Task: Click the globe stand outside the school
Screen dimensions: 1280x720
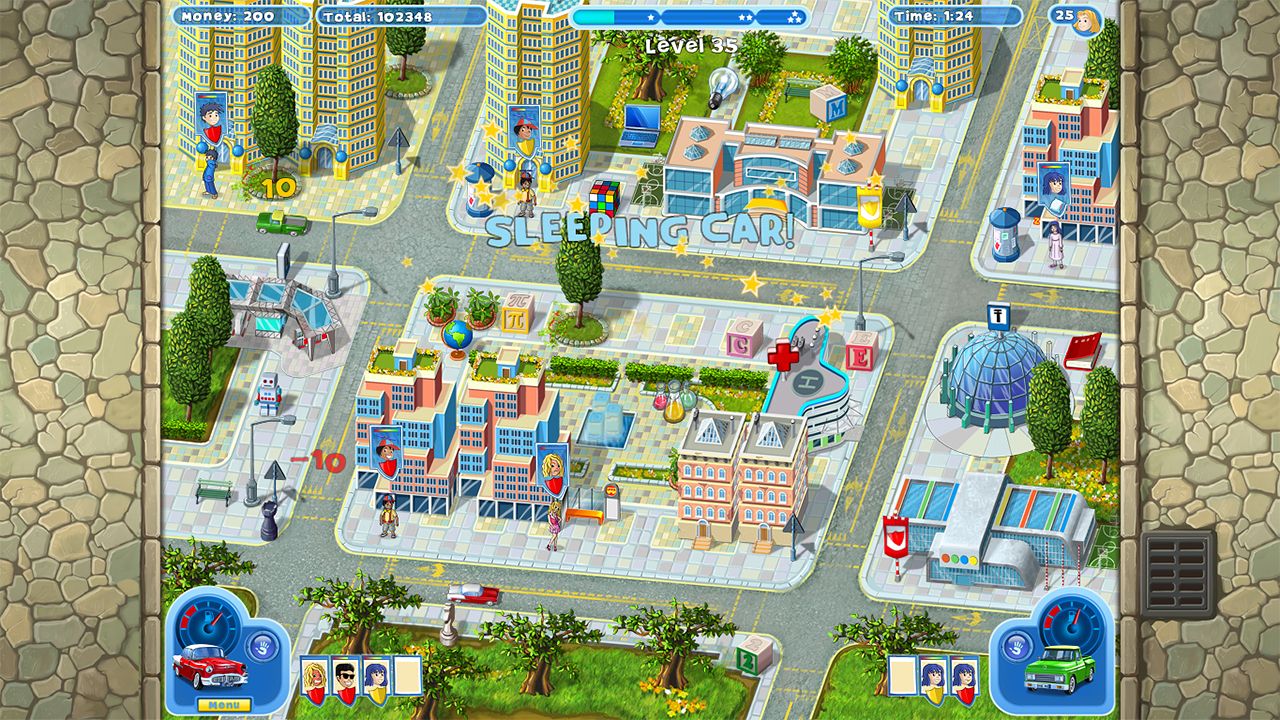Action: (x=455, y=335)
